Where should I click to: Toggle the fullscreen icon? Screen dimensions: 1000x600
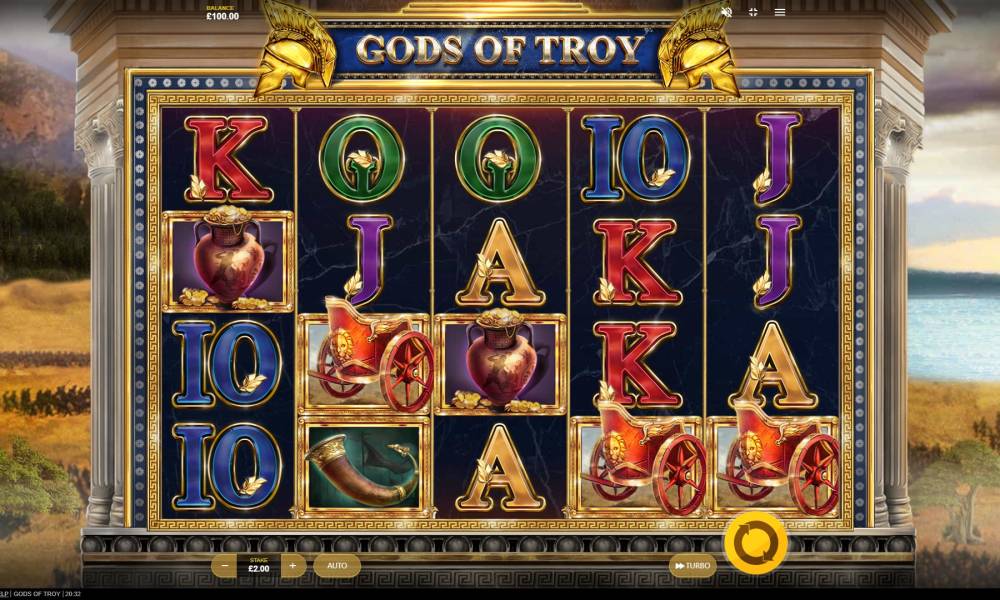[x=753, y=12]
